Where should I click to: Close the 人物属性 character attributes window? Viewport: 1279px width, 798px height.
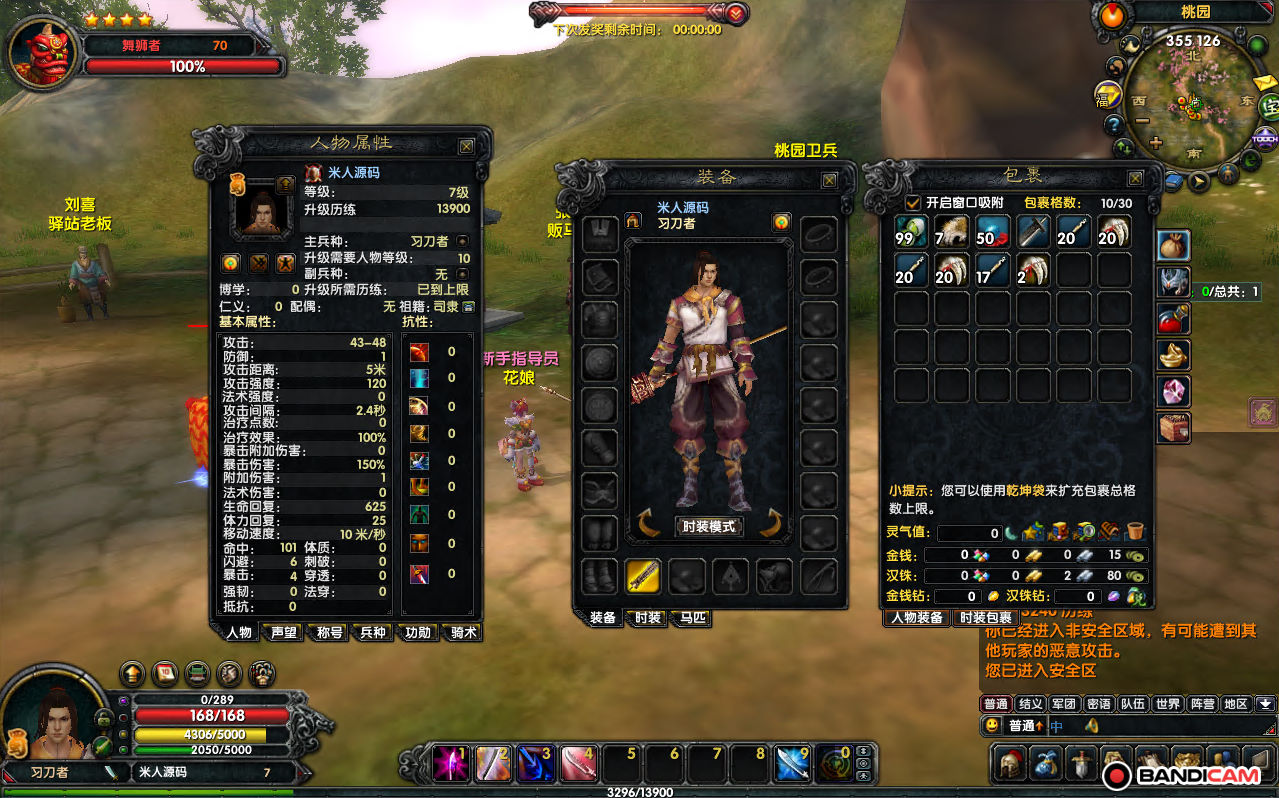coord(466,146)
